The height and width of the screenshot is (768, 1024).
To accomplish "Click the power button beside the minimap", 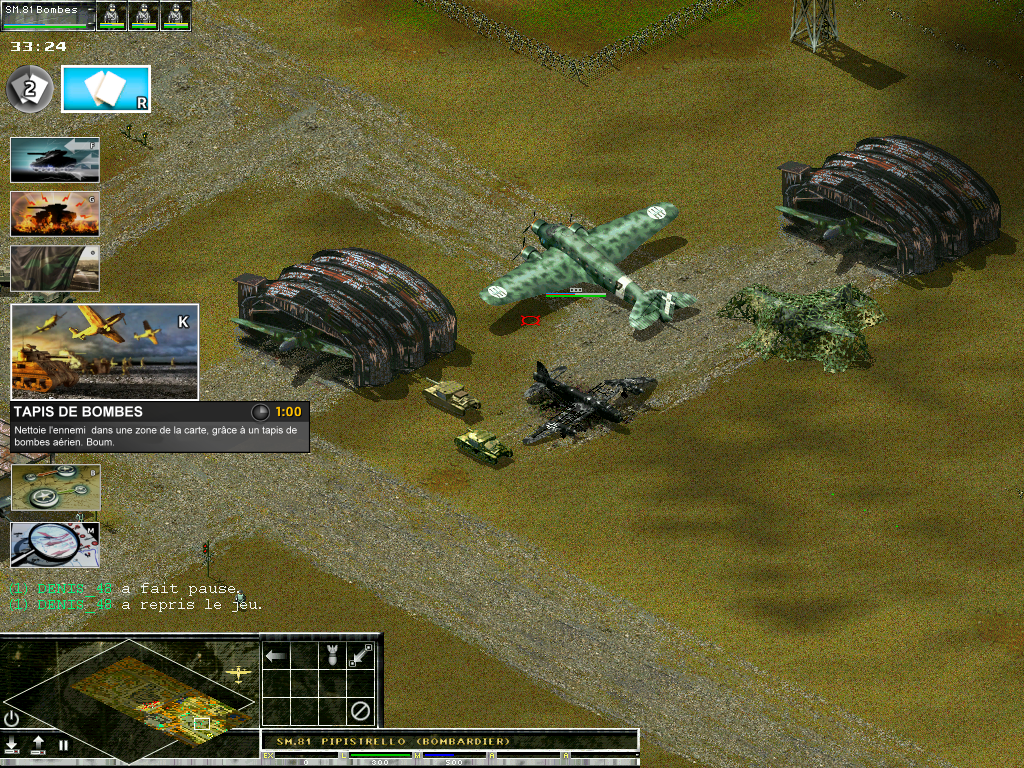I will click(x=12, y=718).
